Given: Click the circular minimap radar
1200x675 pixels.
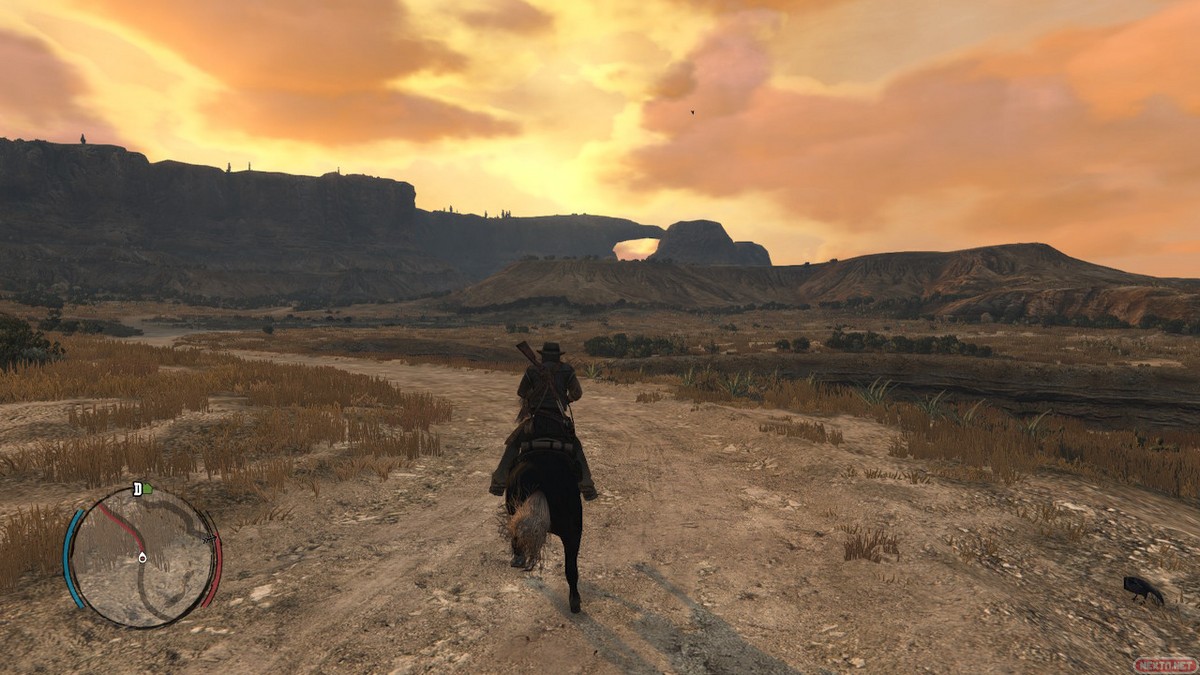Looking at the screenshot, I should (142, 556).
